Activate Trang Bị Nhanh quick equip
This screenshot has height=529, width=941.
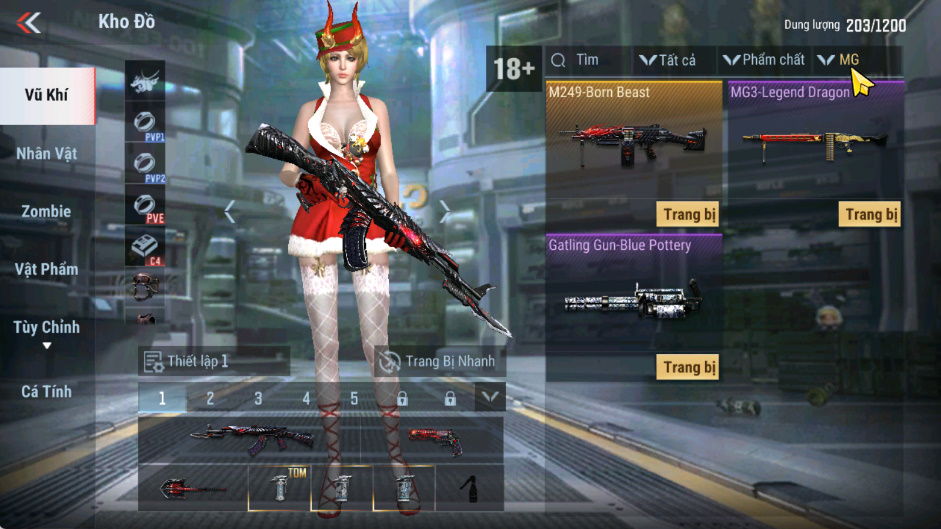tap(438, 361)
